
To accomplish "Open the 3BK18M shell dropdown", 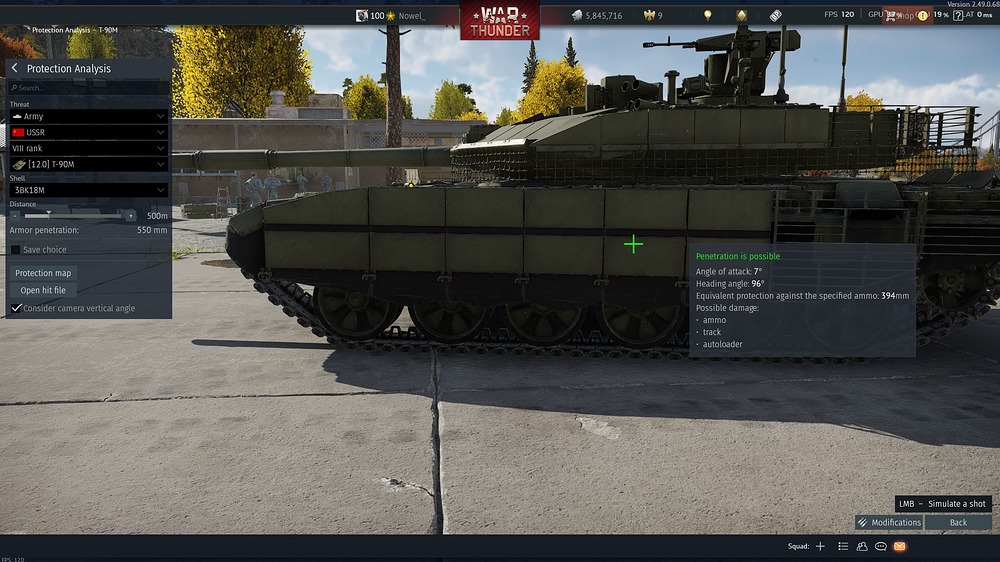I will 88,190.
